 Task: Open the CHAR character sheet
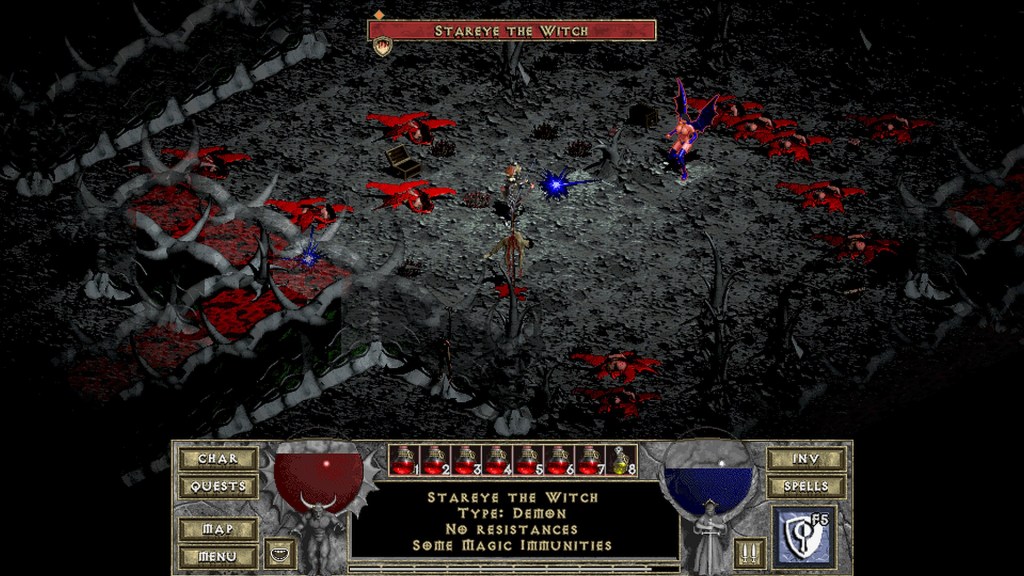[218, 459]
